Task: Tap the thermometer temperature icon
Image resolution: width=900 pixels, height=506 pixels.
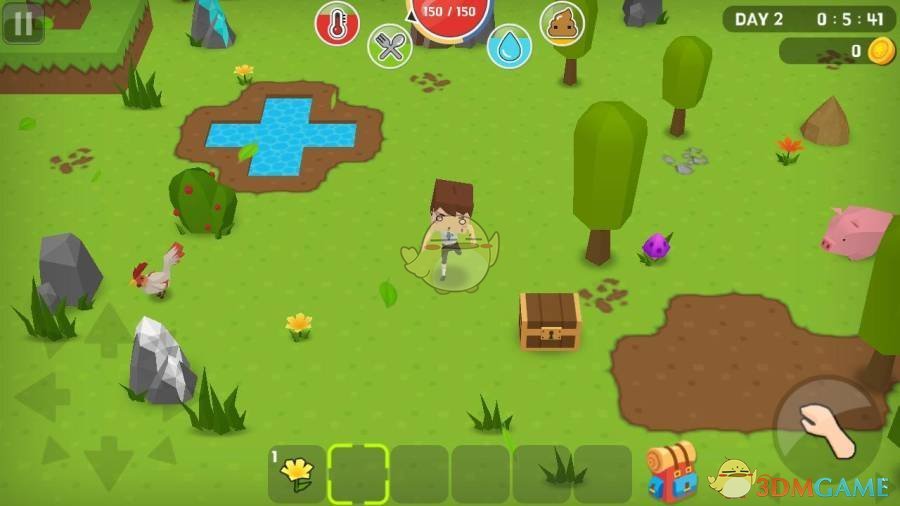Action: 337,24
